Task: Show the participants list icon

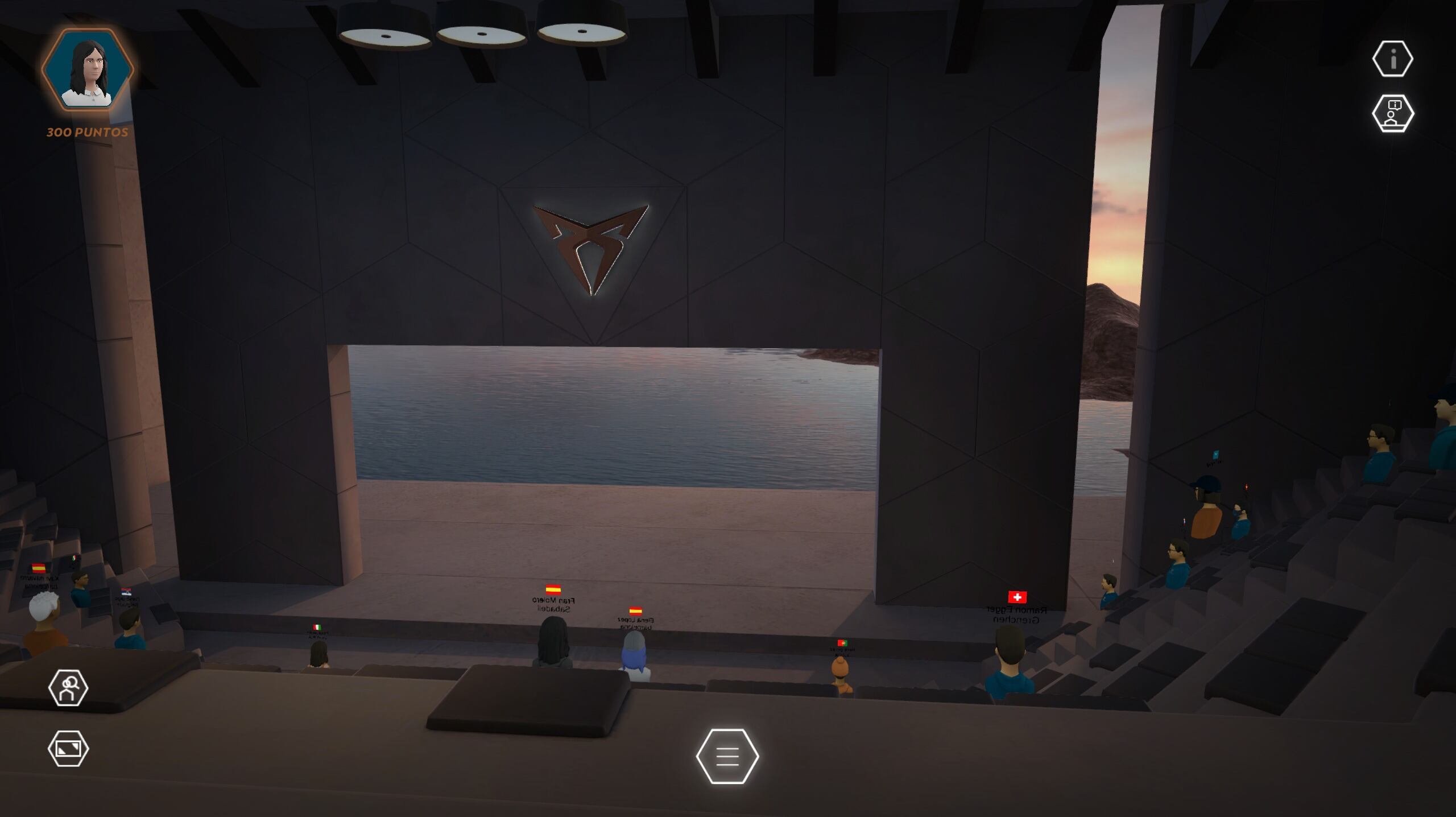Action: tap(68, 688)
